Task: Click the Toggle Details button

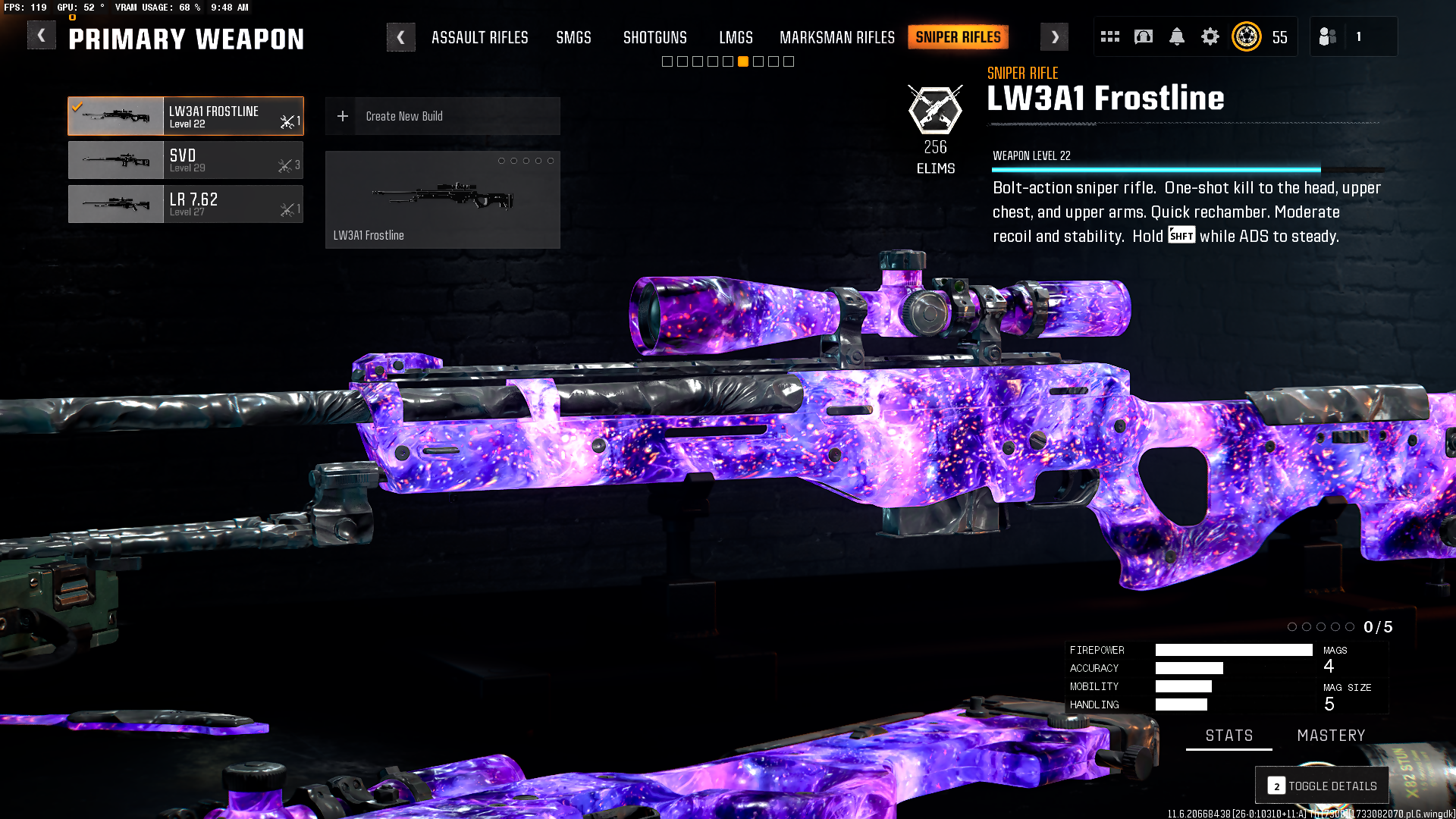Action: tap(1322, 786)
